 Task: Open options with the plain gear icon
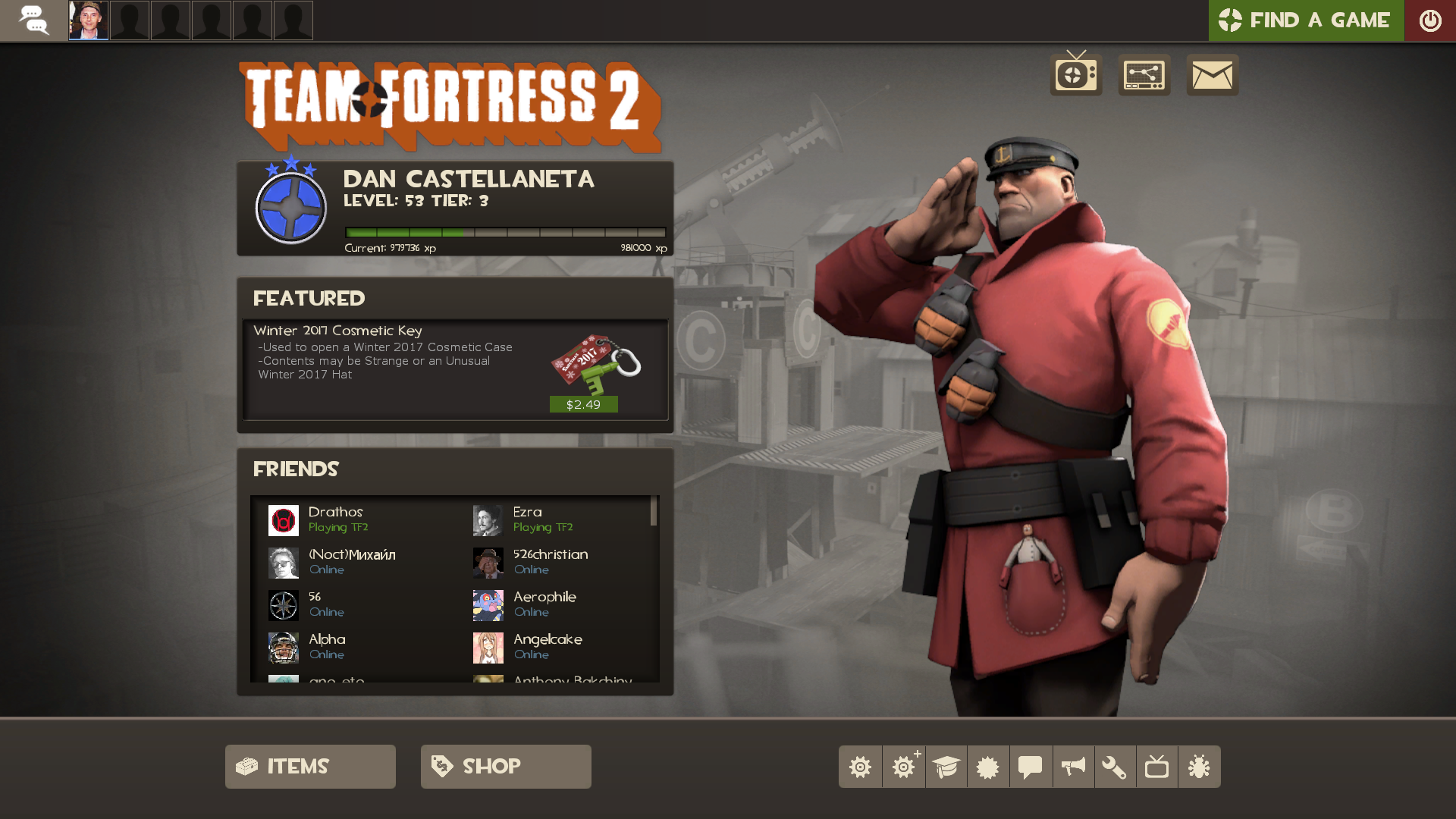click(860, 767)
